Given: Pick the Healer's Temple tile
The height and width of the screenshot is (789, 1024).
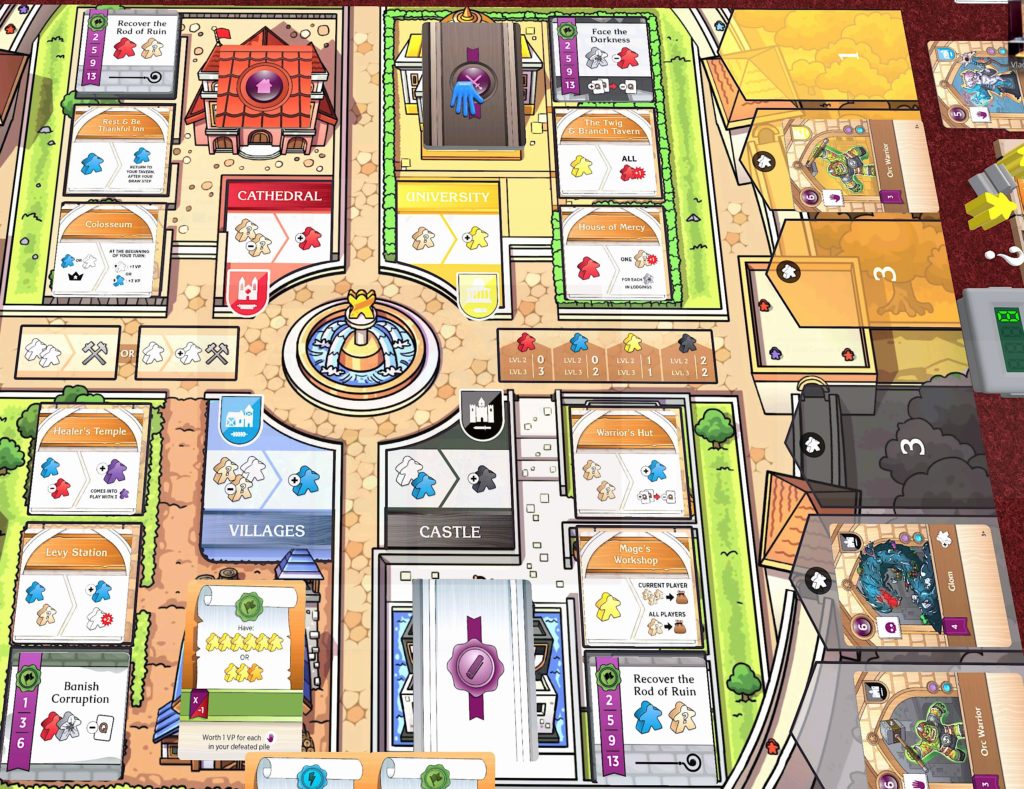Looking at the screenshot, I should click(91, 458).
